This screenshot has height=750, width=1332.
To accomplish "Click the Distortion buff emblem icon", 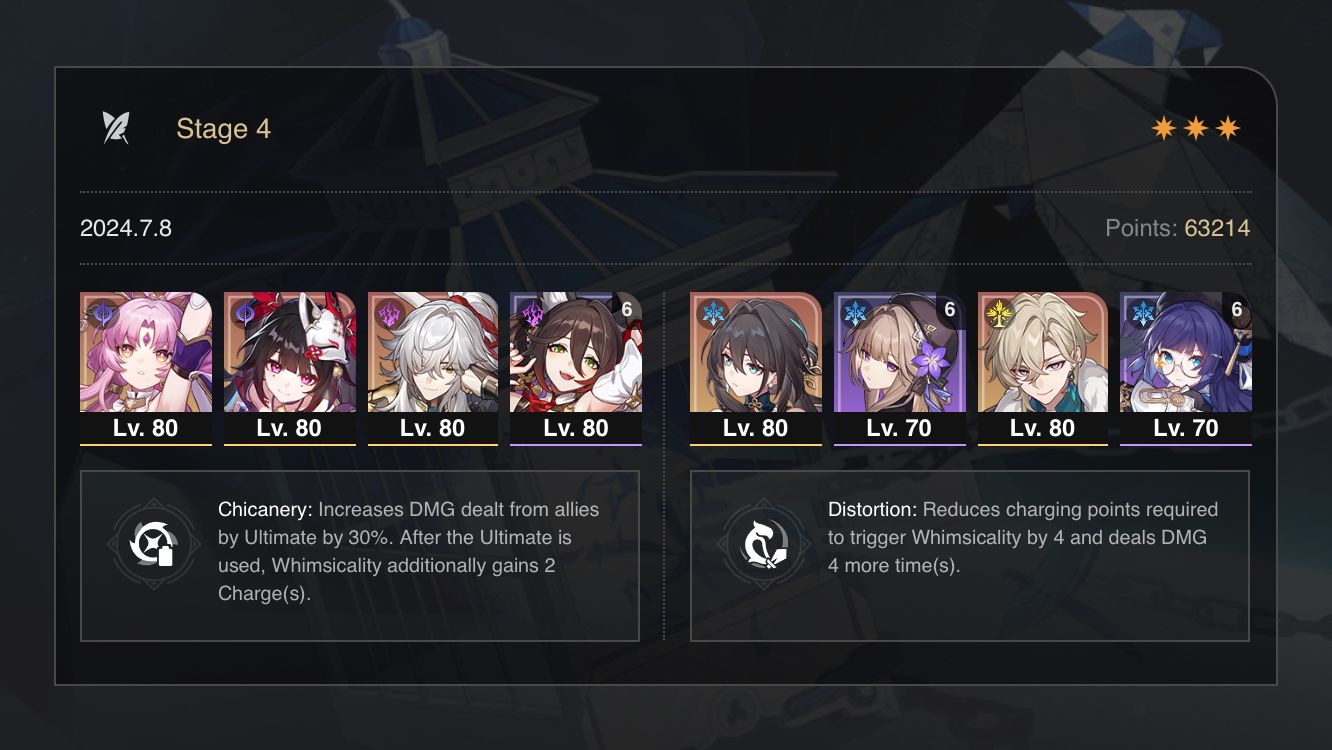I will tap(763, 542).
